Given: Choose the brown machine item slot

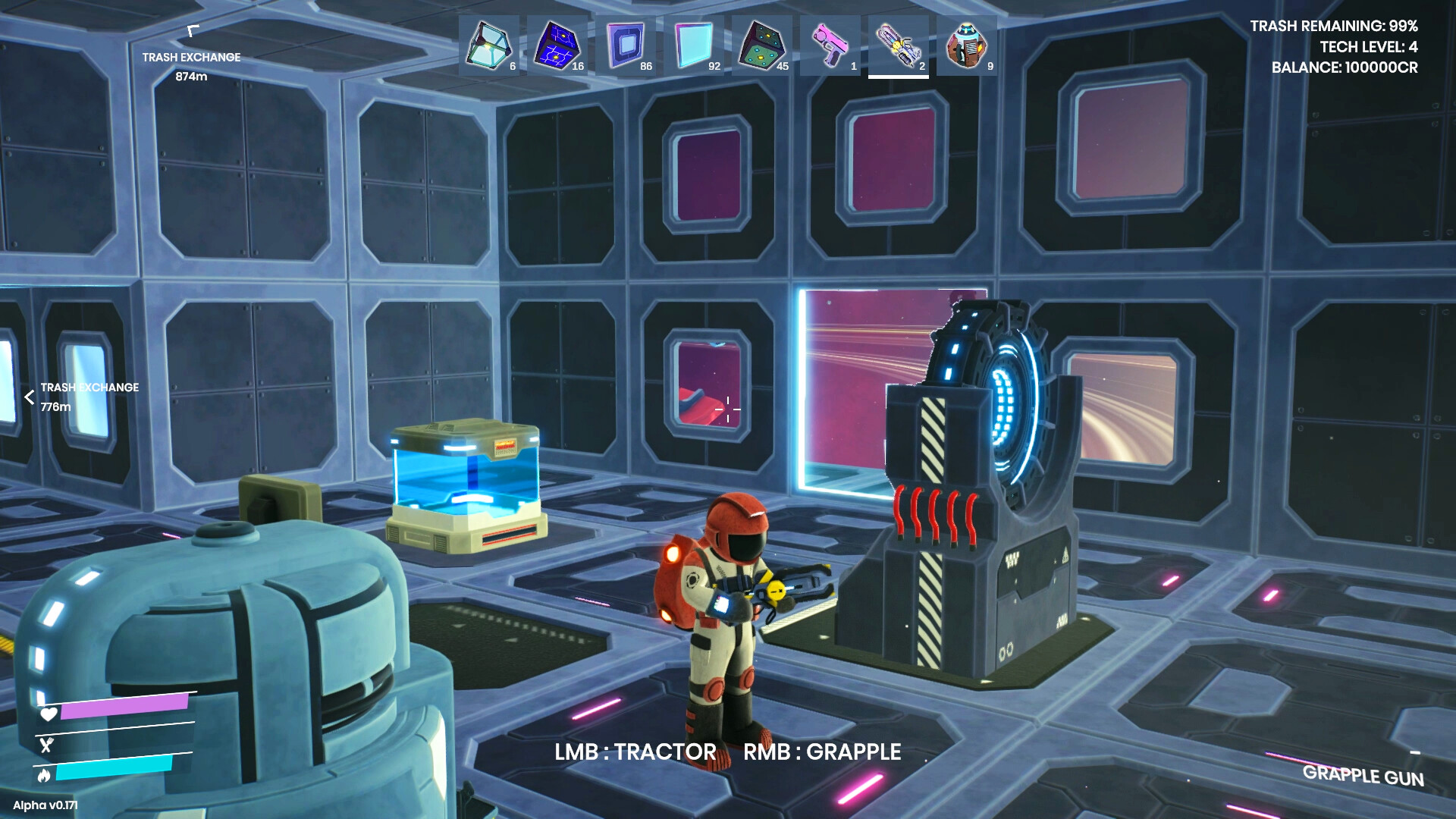Looking at the screenshot, I should pos(966,45).
